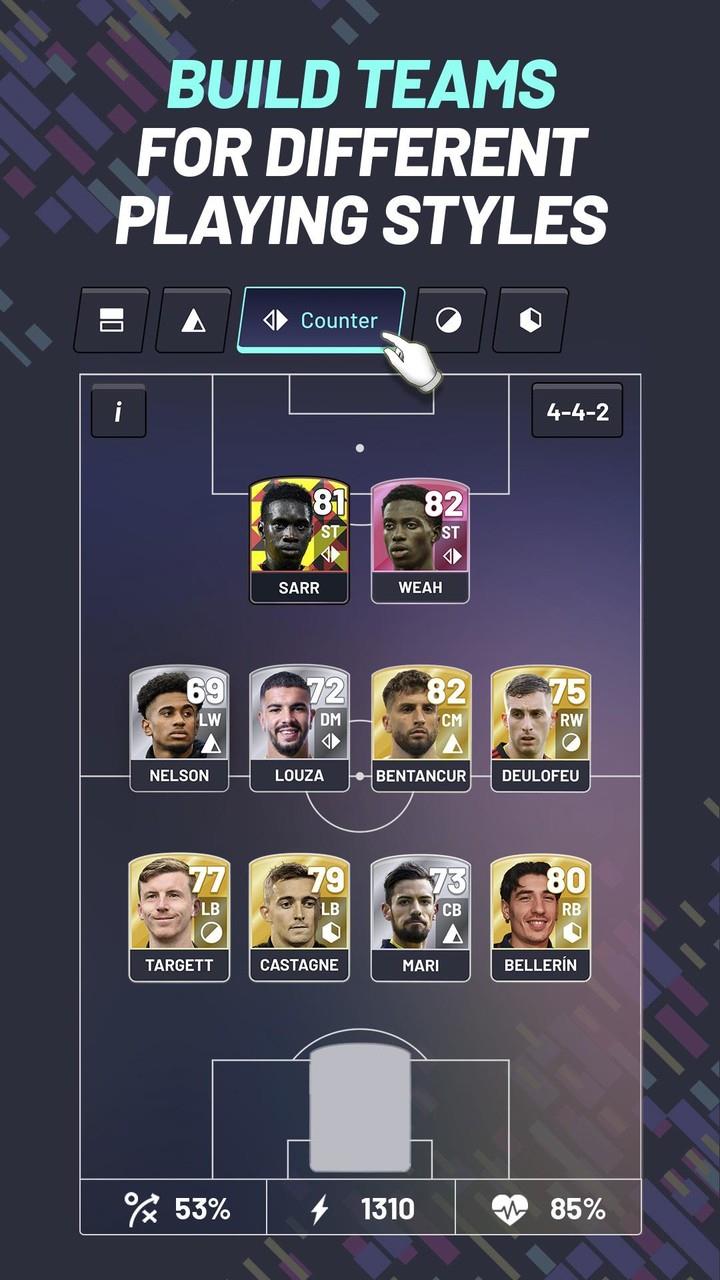Select the two-bar style tab
This screenshot has width=720, height=1280.
point(111,320)
